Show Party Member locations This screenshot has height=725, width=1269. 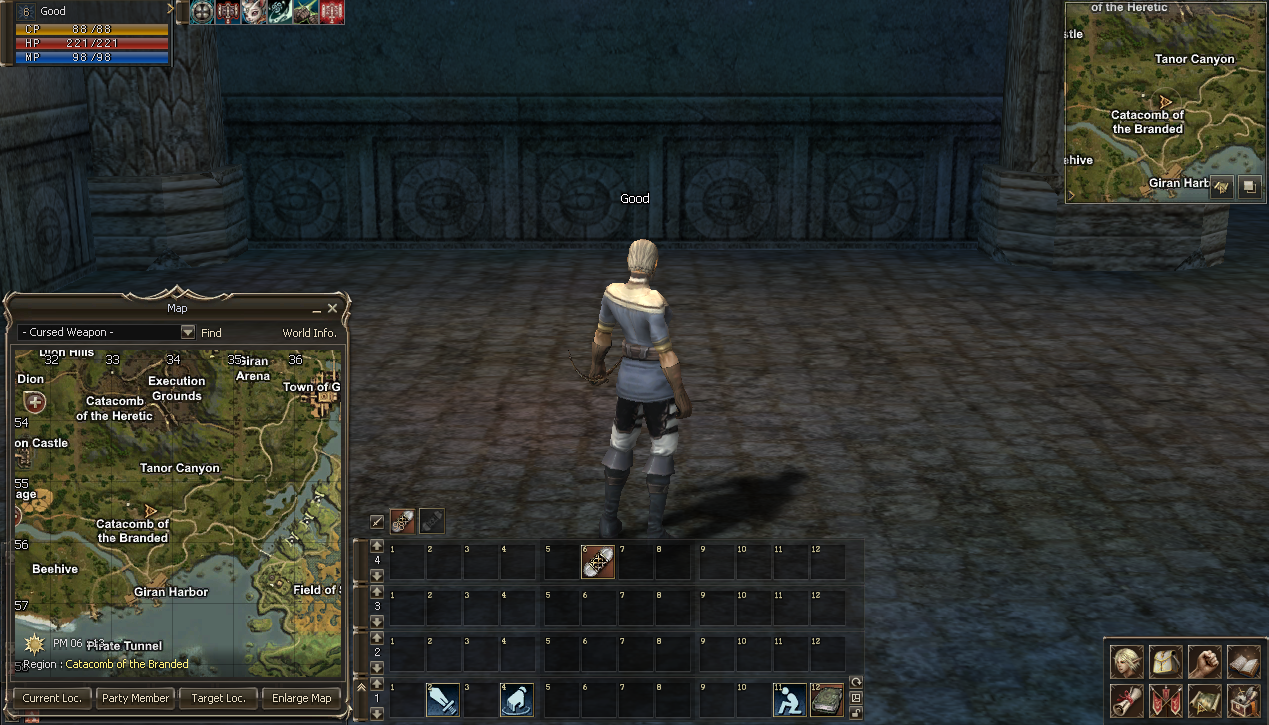134,698
